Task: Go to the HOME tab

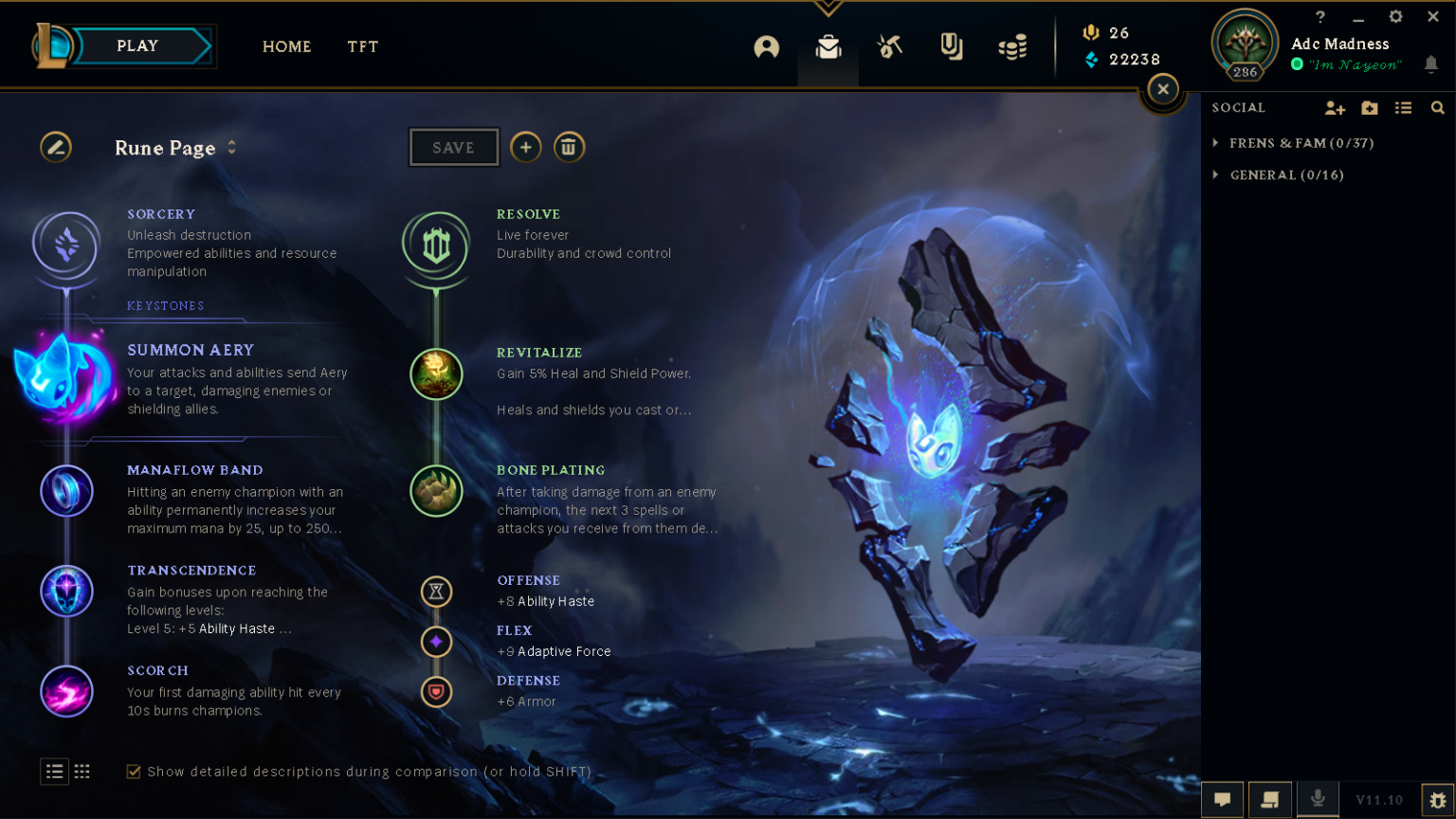Action: click(x=286, y=46)
